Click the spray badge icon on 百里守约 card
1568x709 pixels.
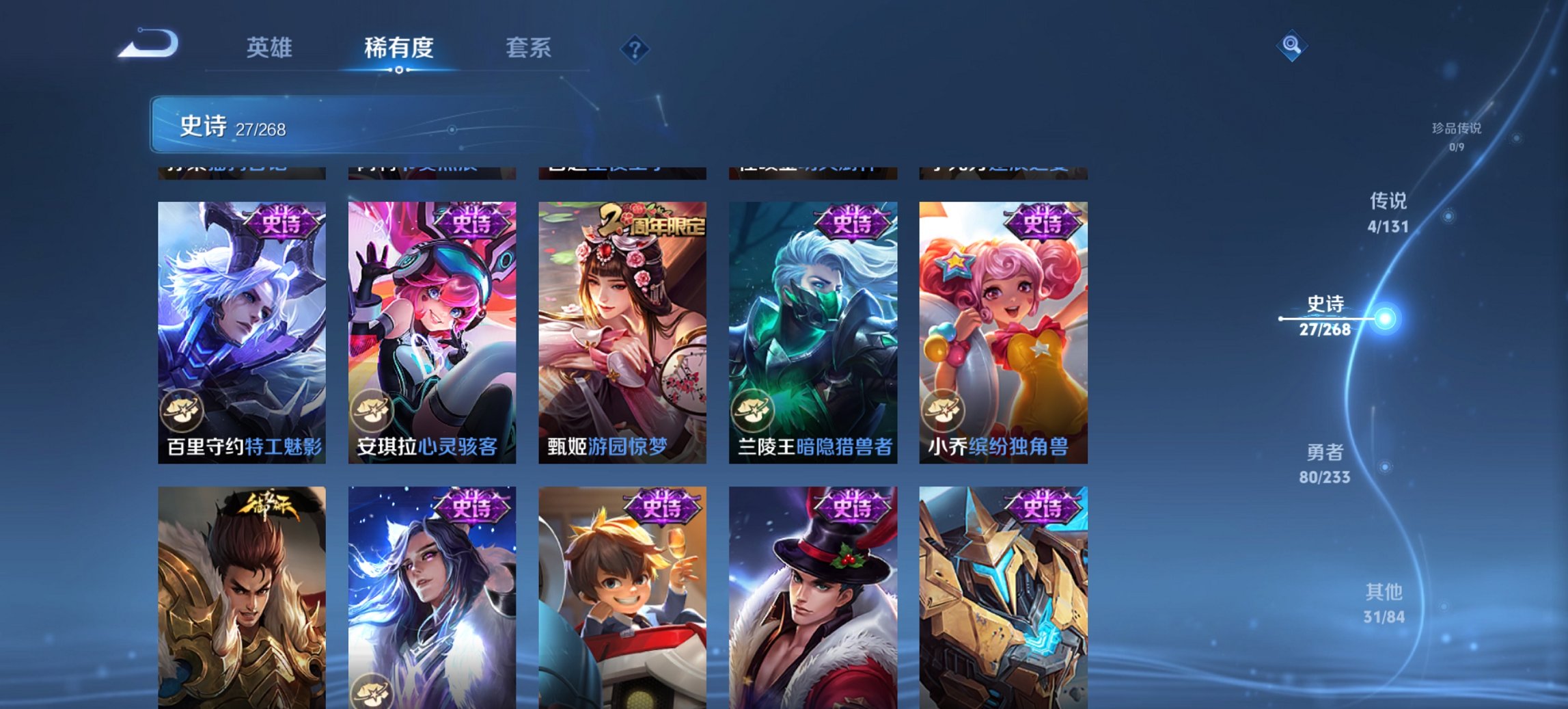182,410
